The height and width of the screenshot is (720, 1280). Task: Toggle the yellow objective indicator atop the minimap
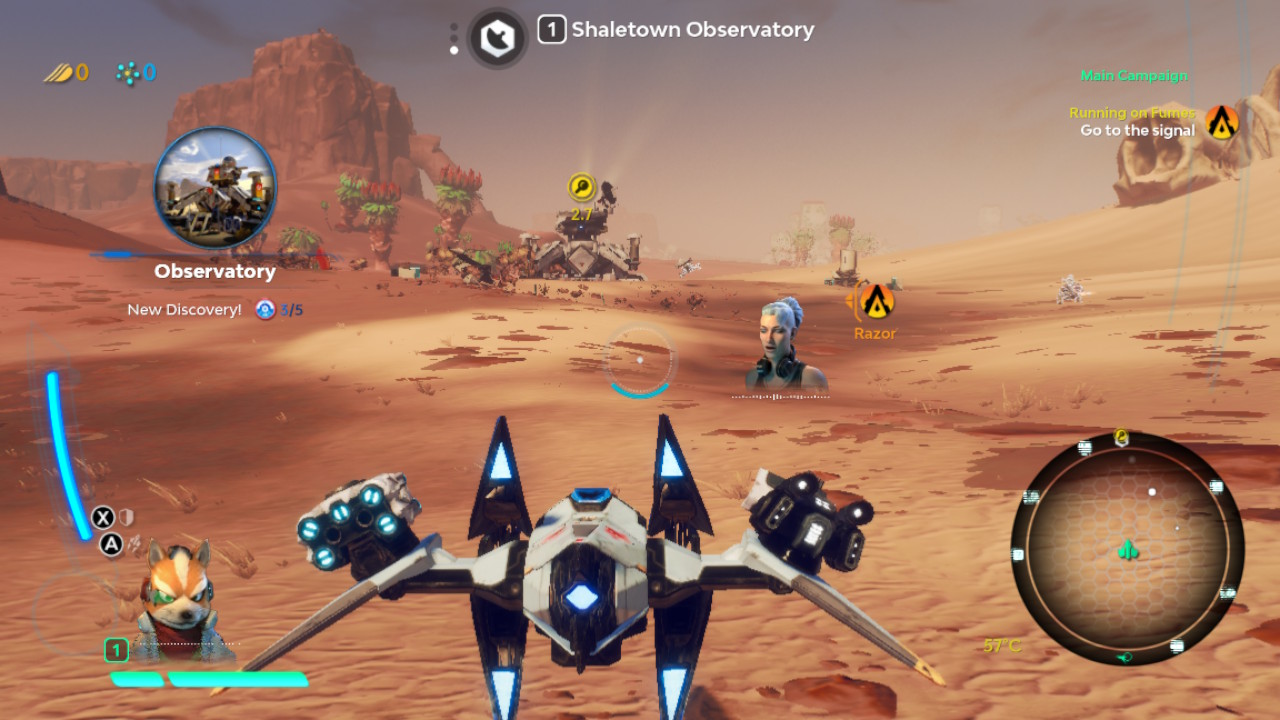point(1122,437)
